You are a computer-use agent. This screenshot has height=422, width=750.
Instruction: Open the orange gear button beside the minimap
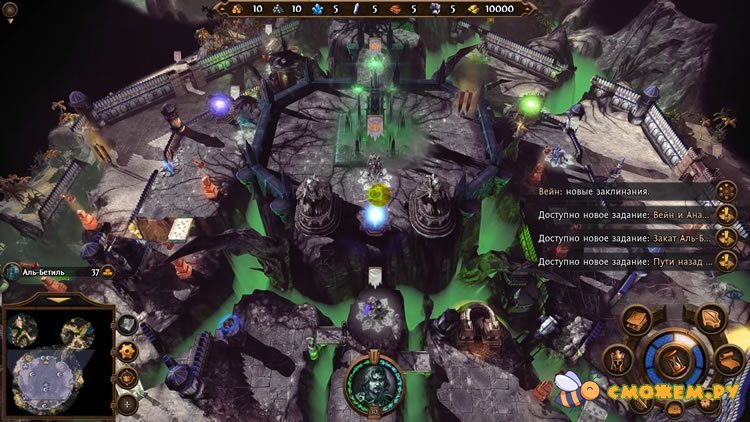pyautogui.click(x=127, y=352)
